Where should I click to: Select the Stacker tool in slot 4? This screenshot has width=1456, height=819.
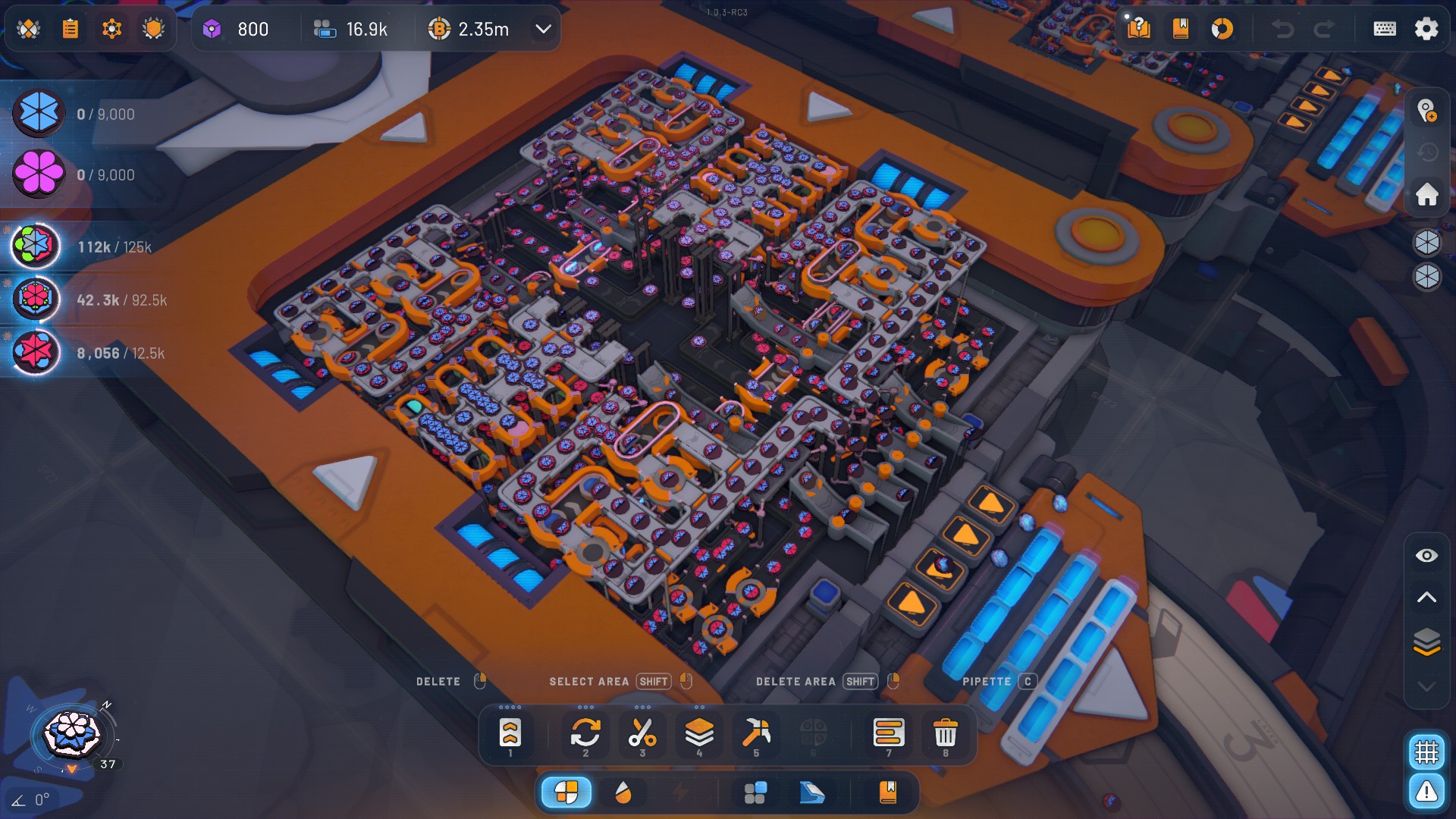click(x=699, y=734)
